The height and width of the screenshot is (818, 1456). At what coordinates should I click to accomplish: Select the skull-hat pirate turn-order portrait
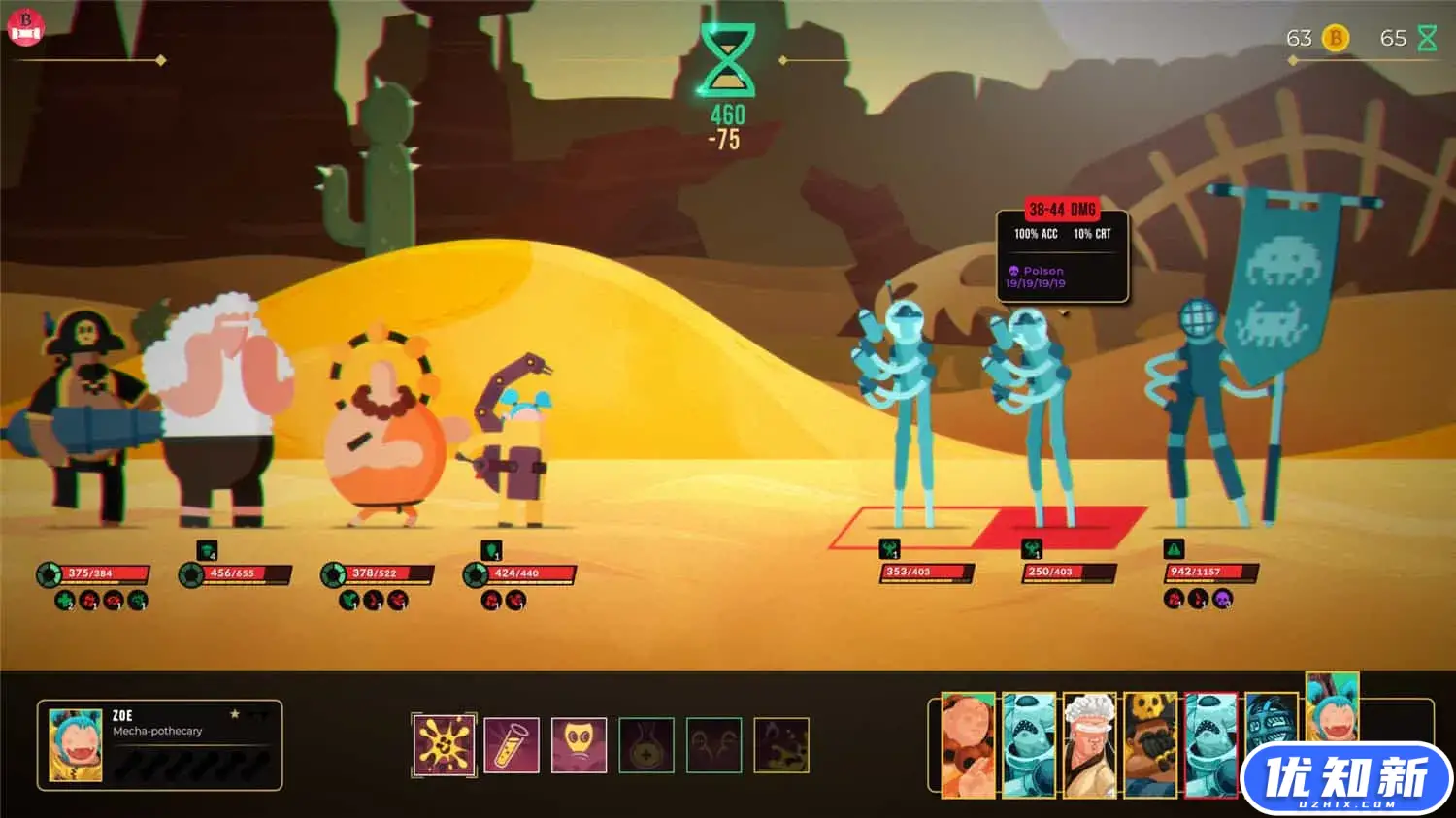pos(1150,743)
